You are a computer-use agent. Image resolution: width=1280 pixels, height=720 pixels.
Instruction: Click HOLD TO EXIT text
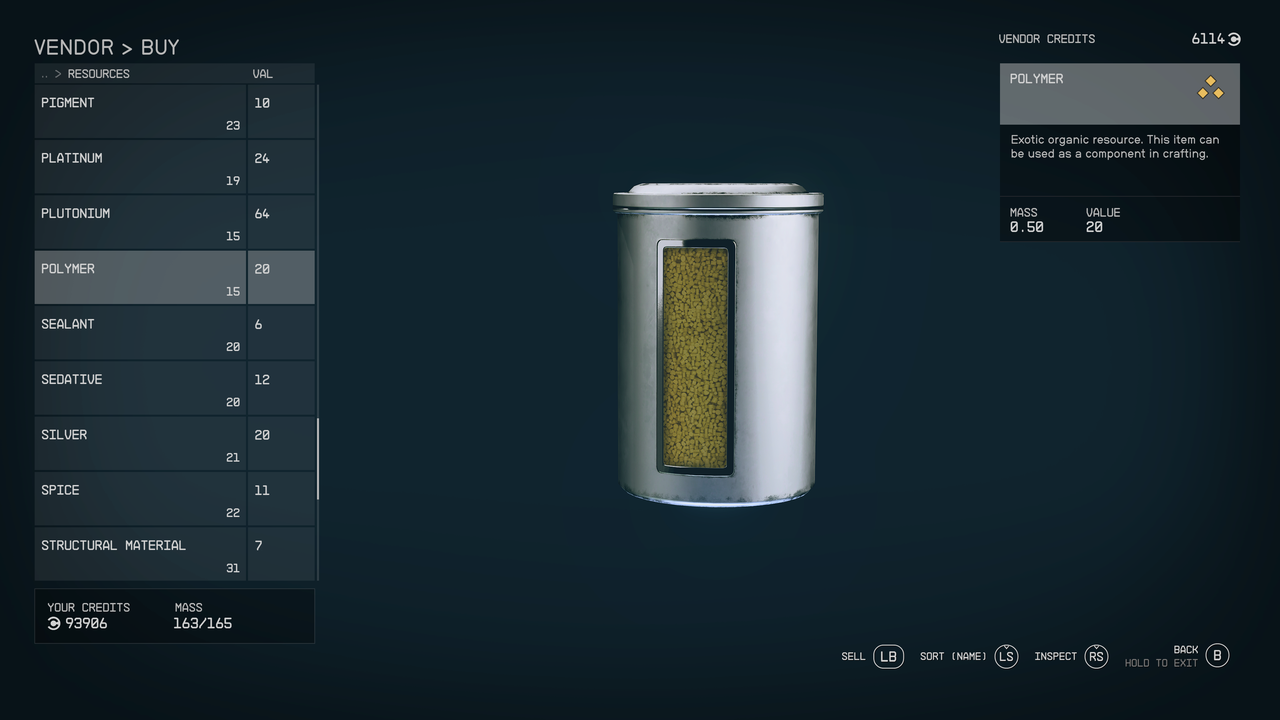pos(1162,662)
